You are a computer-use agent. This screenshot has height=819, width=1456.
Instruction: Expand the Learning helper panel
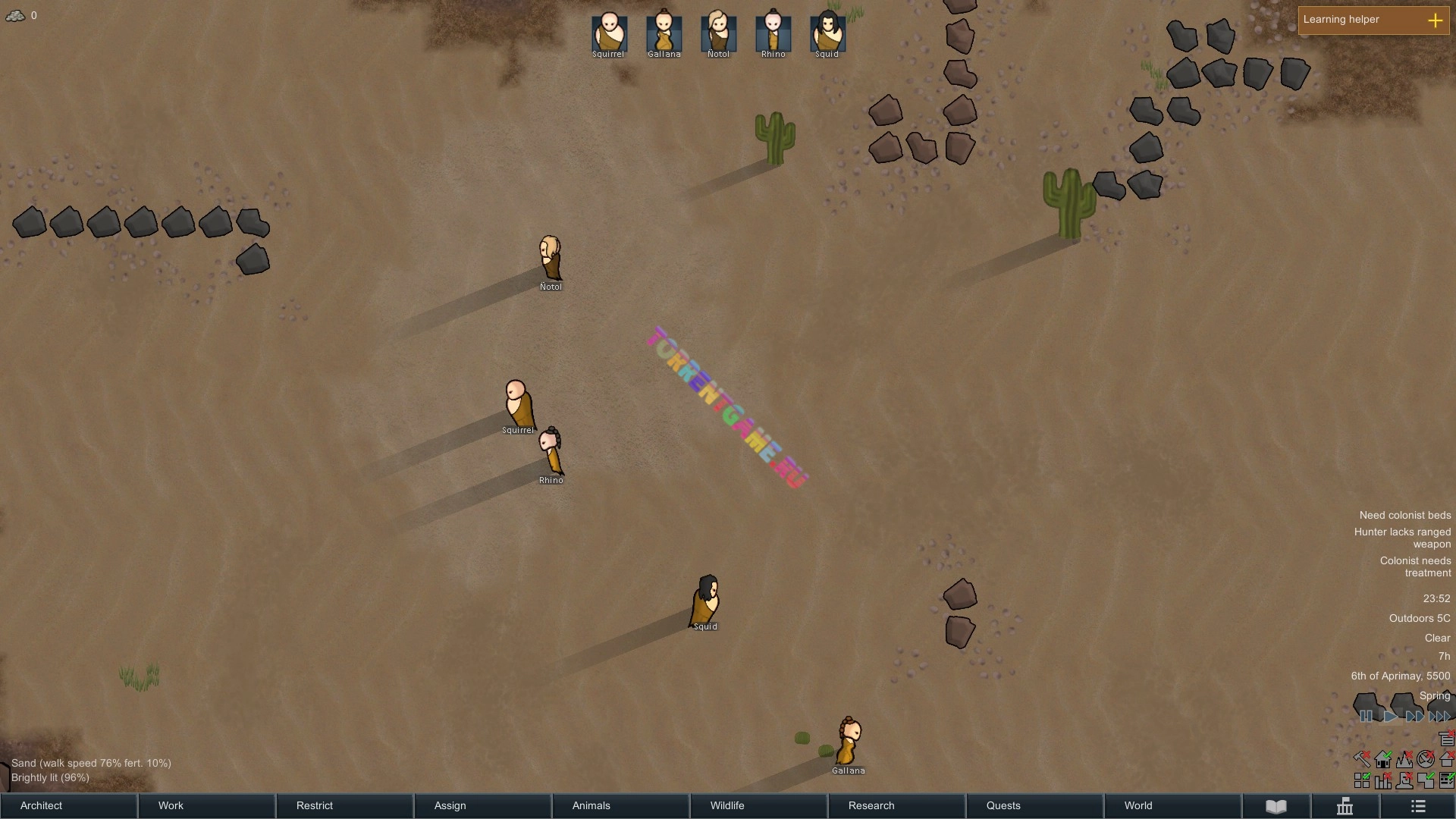tap(1435, 20)
